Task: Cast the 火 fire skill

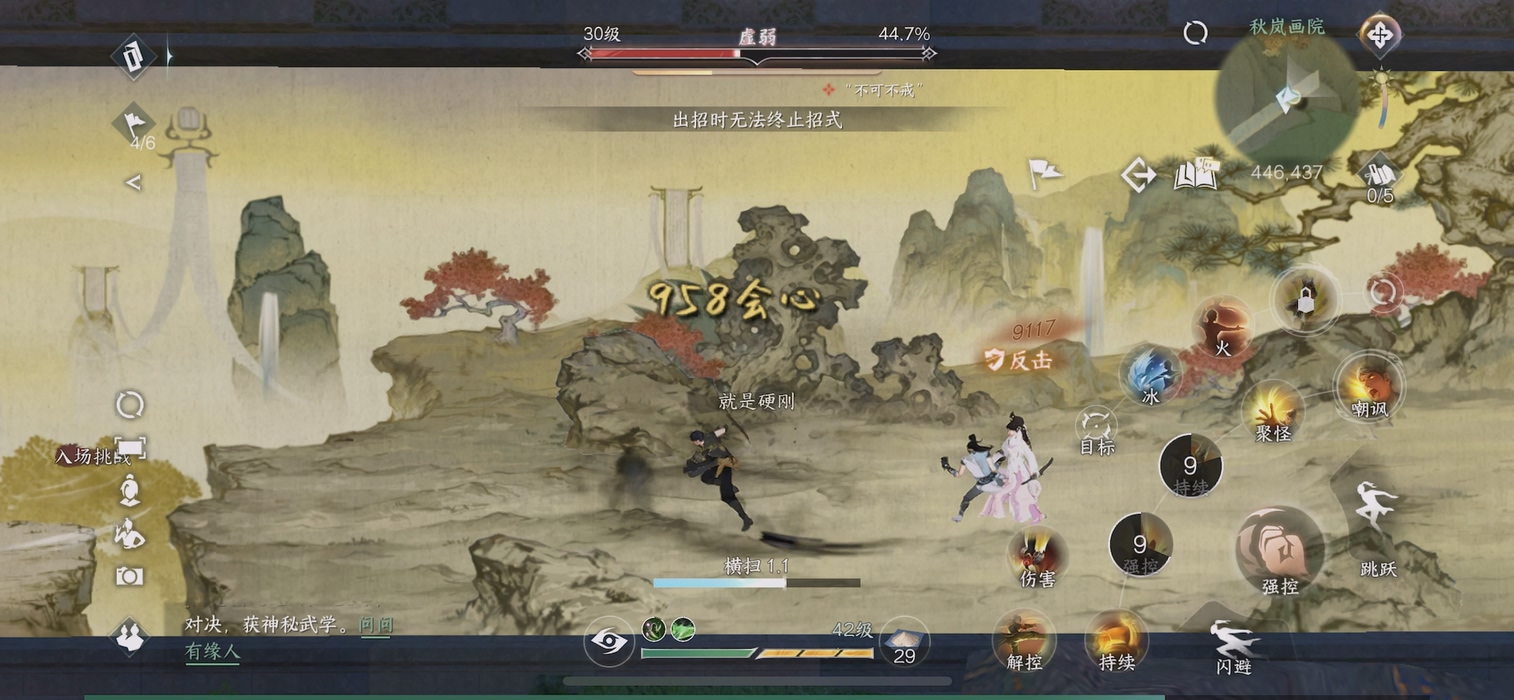Action: (1221, 327)
